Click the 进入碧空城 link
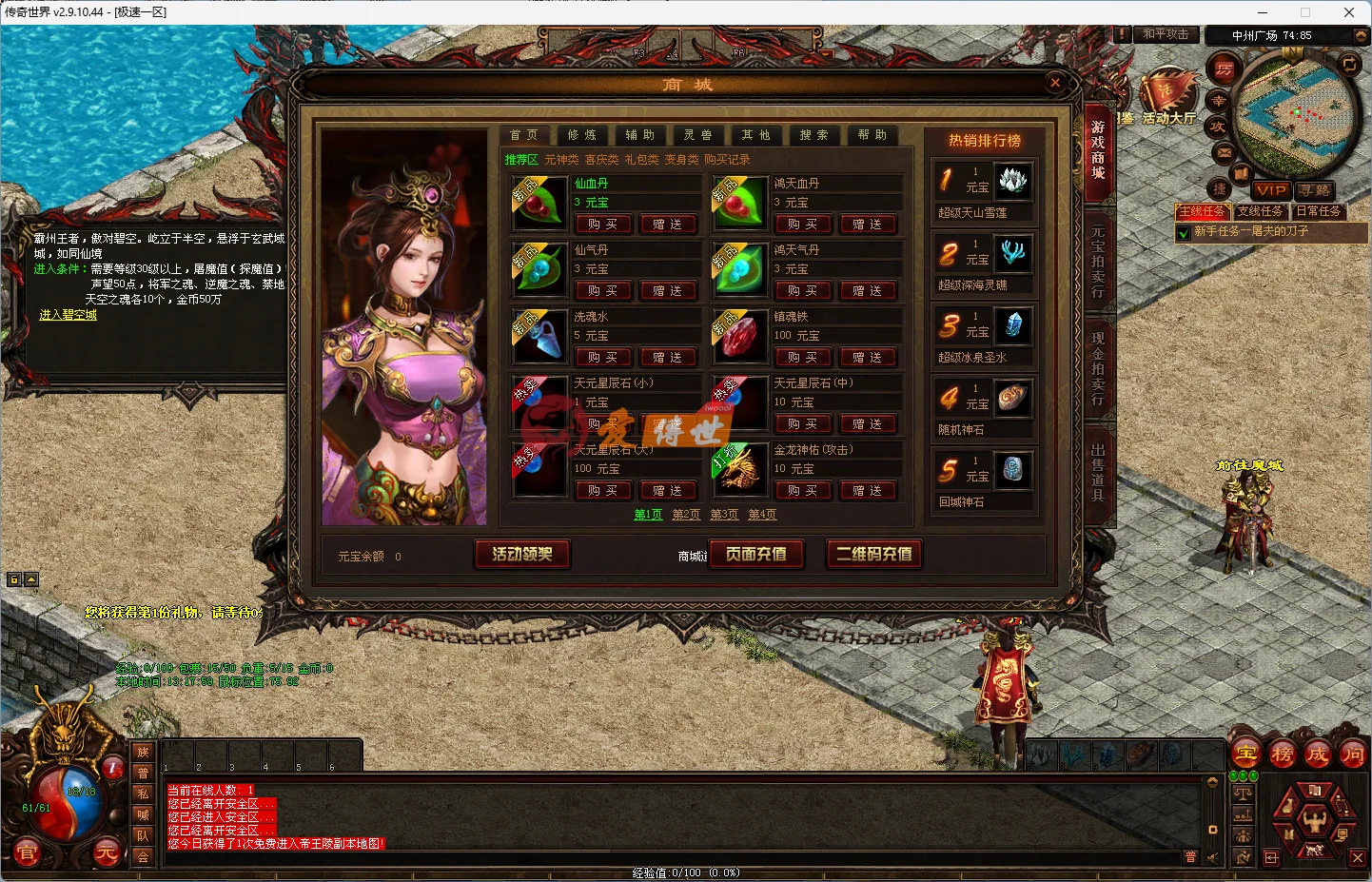The width and height of the screenshot is (1372, 882). [x=67, y=315]
